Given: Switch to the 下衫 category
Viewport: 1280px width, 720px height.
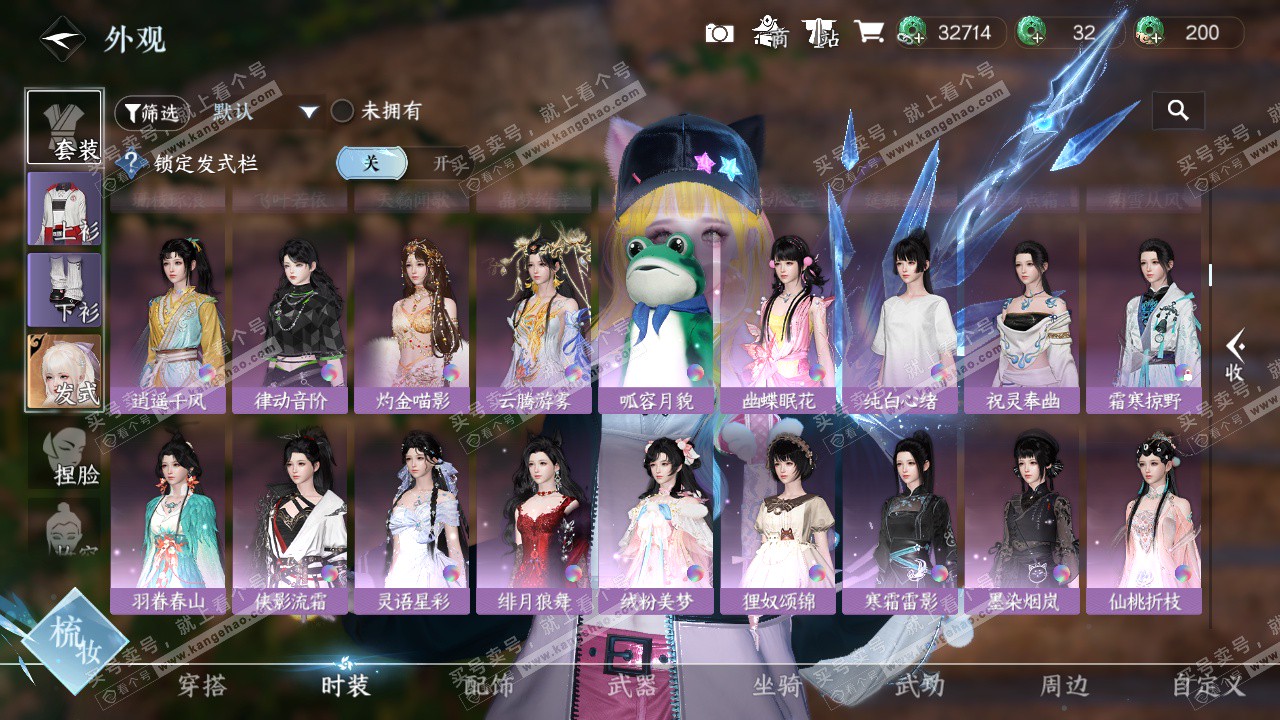Looking at the screenshot, I should (x=64, y=290).
